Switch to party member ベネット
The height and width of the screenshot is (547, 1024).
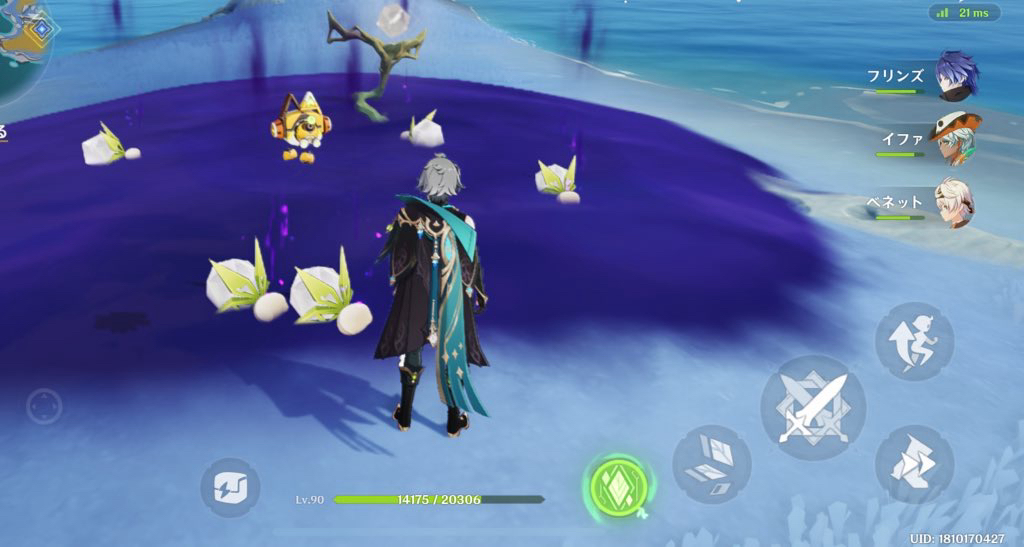click(955, 203)
